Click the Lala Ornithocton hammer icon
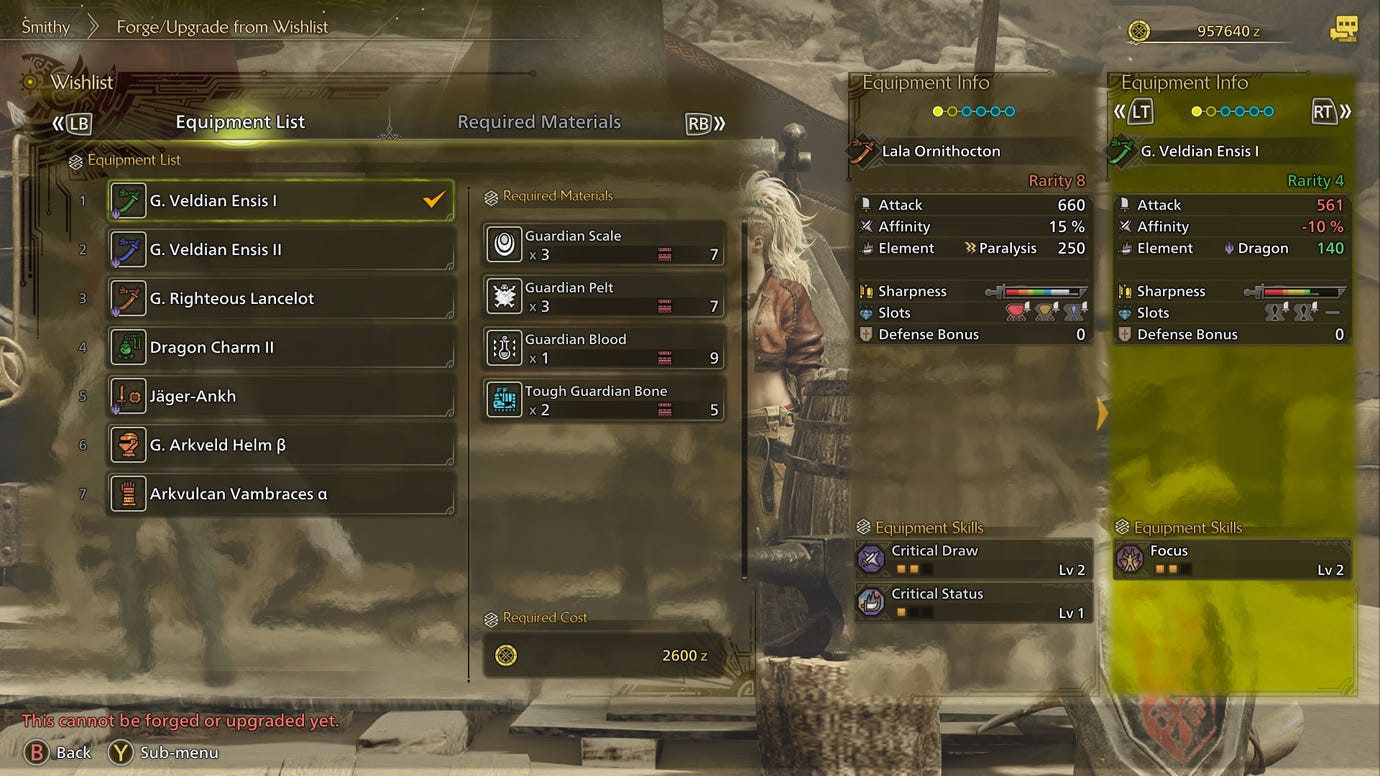Viewport: 1380px width, 776px height. coord(865,151)
